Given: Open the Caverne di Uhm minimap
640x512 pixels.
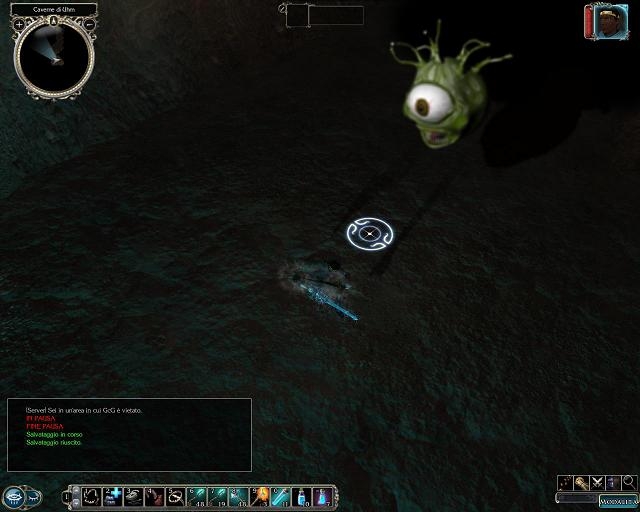Looking at the screenshot, I should point(54,57).
